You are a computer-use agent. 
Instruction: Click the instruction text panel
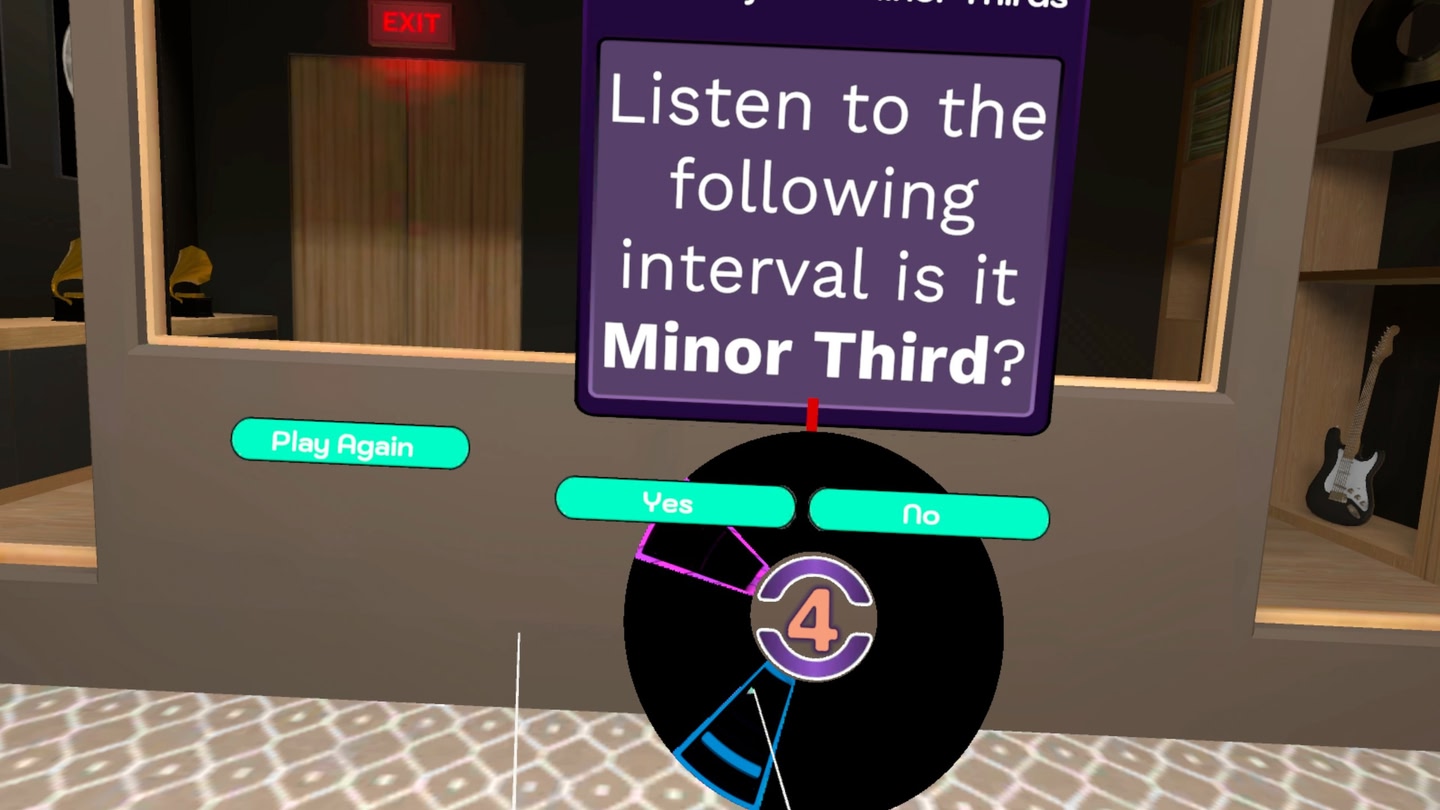[815, 230]
